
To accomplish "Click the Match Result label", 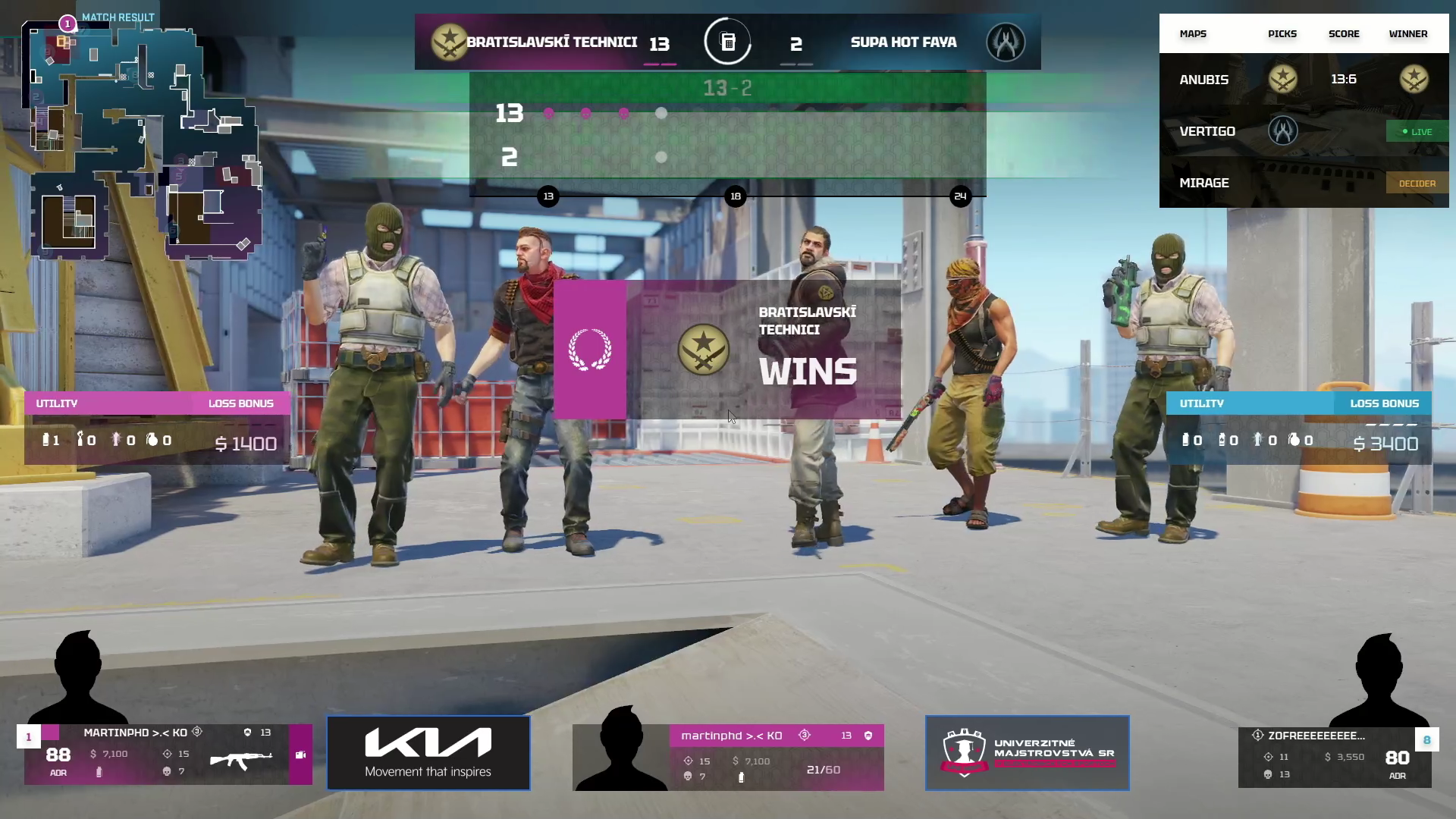I will pos(118,17).
